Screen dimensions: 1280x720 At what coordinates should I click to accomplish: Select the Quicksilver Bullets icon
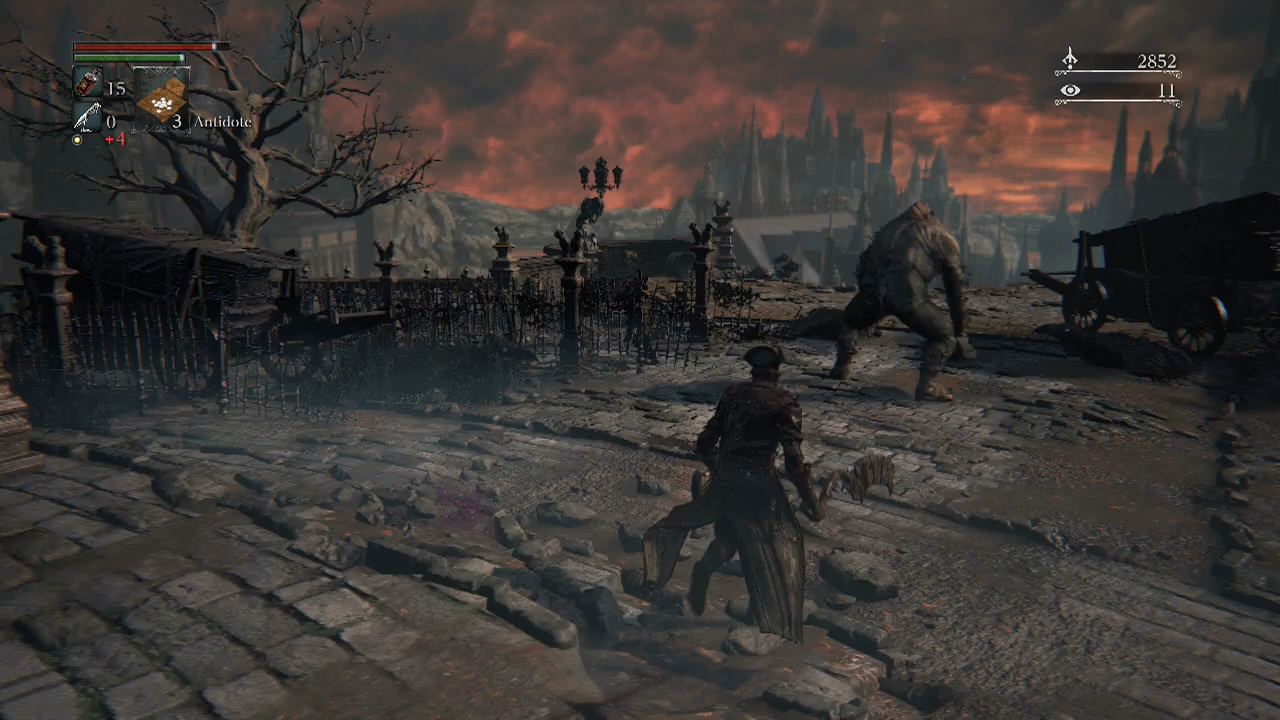point(87,119)
